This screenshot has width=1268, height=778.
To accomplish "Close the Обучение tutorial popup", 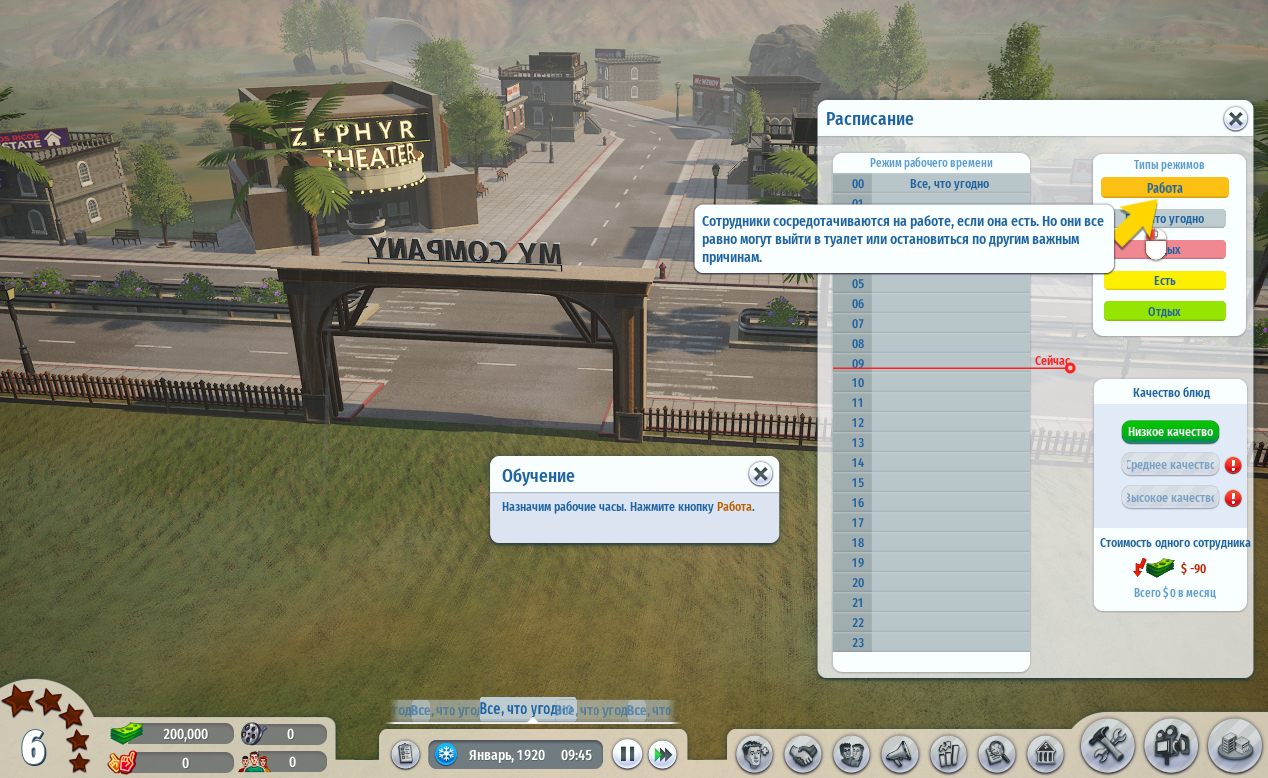I will [x=761, y=474].
